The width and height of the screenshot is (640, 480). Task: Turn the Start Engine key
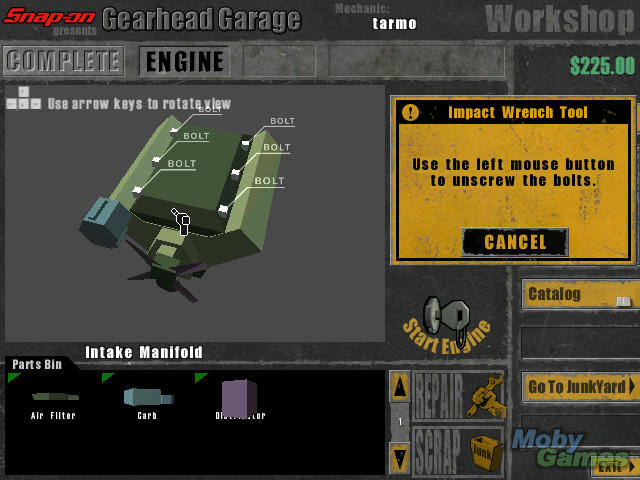pos(444,319)
